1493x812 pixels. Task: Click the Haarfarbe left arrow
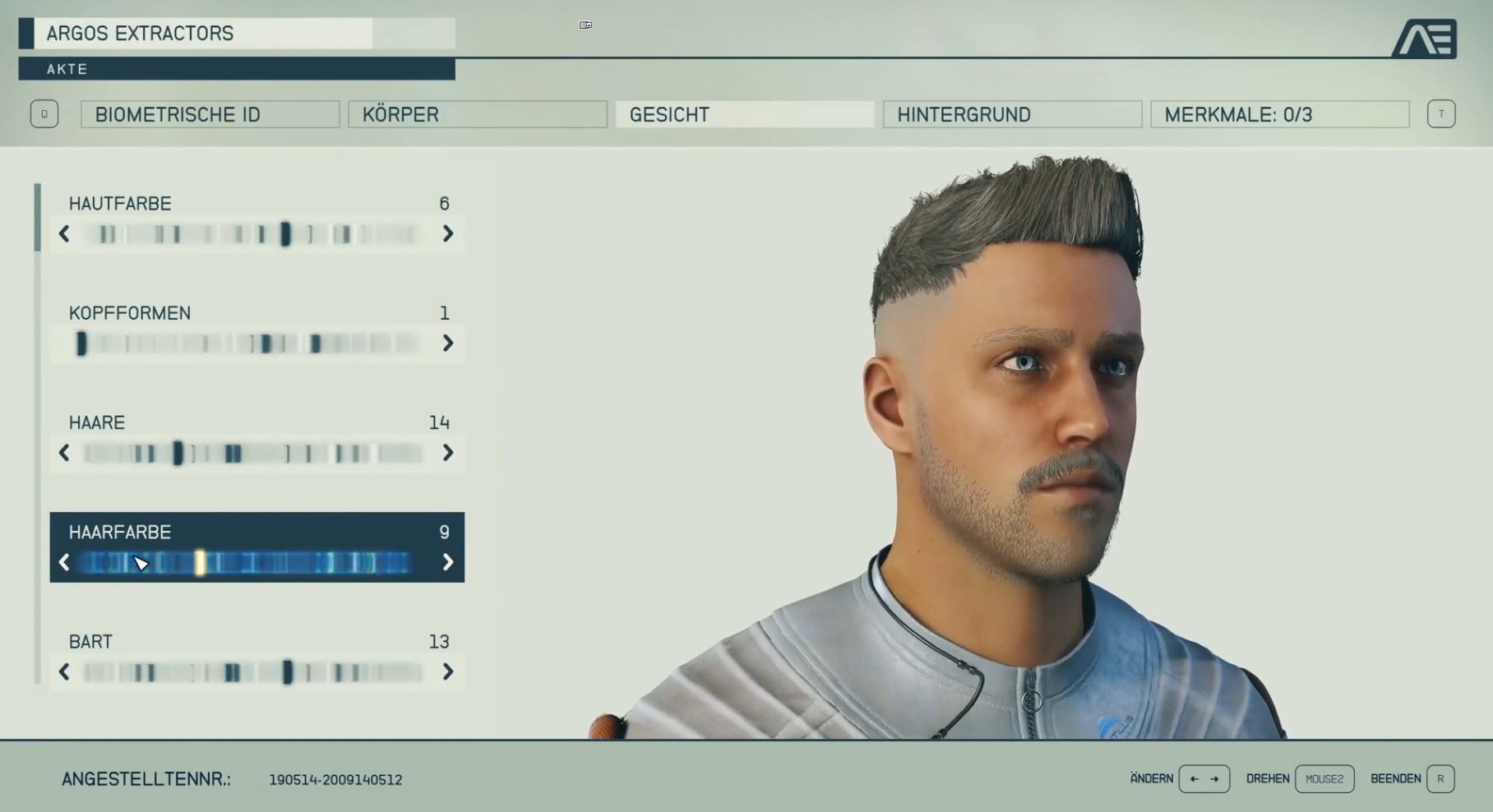pyautogui.click(x=64, y=562)
